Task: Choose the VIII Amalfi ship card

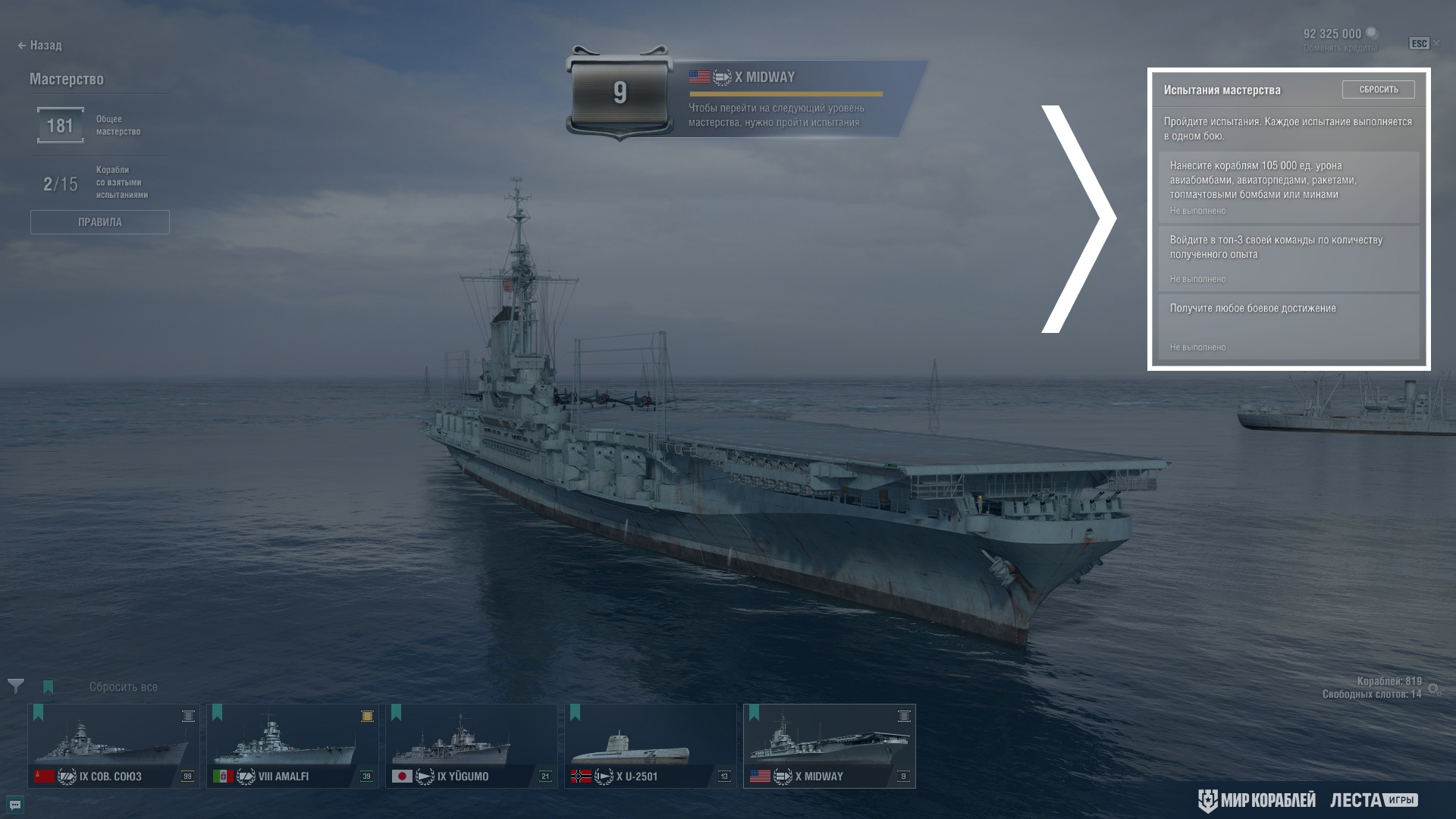Action: coord(293,745)
